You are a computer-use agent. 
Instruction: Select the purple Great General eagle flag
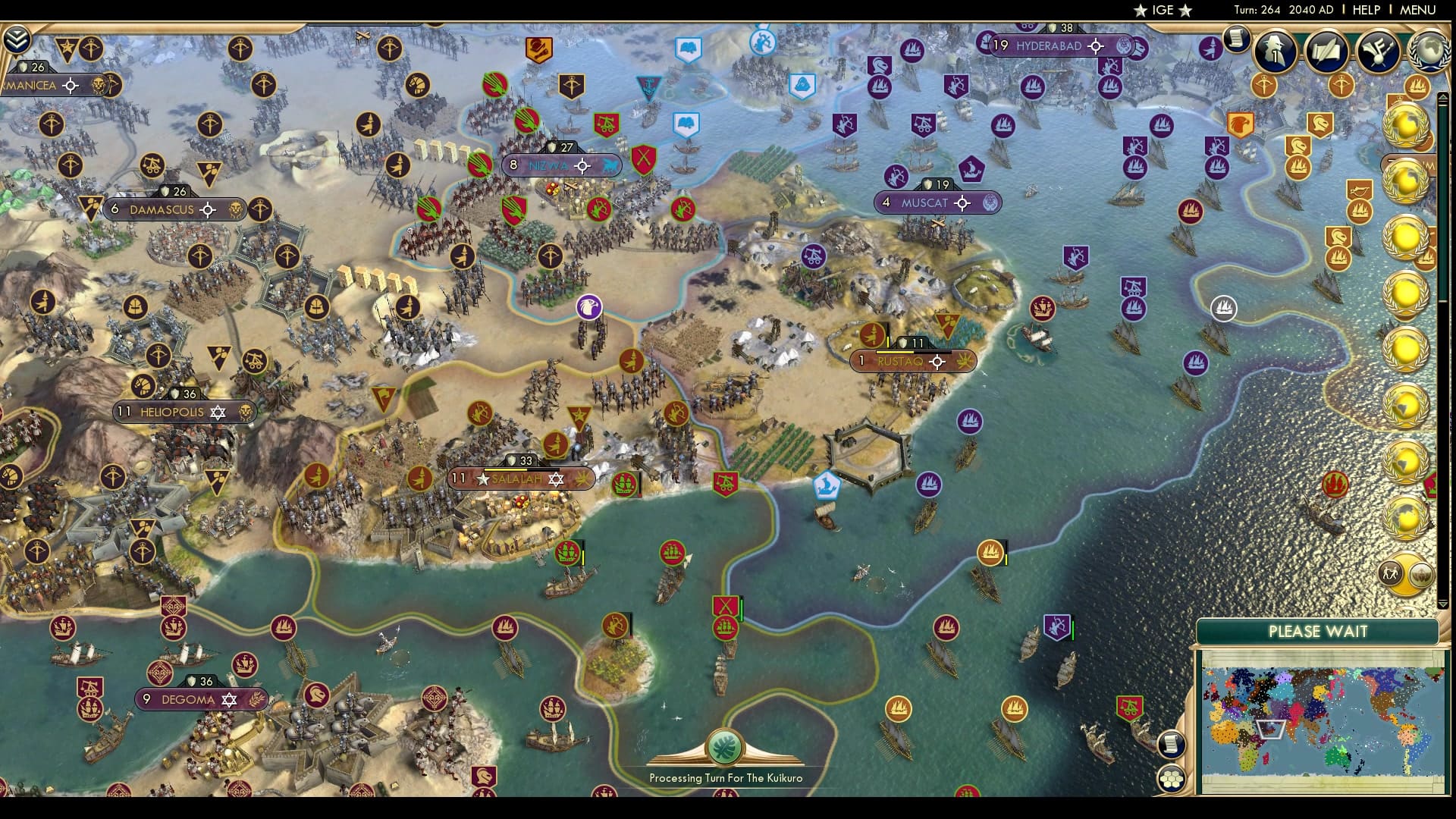pos(590,306)
